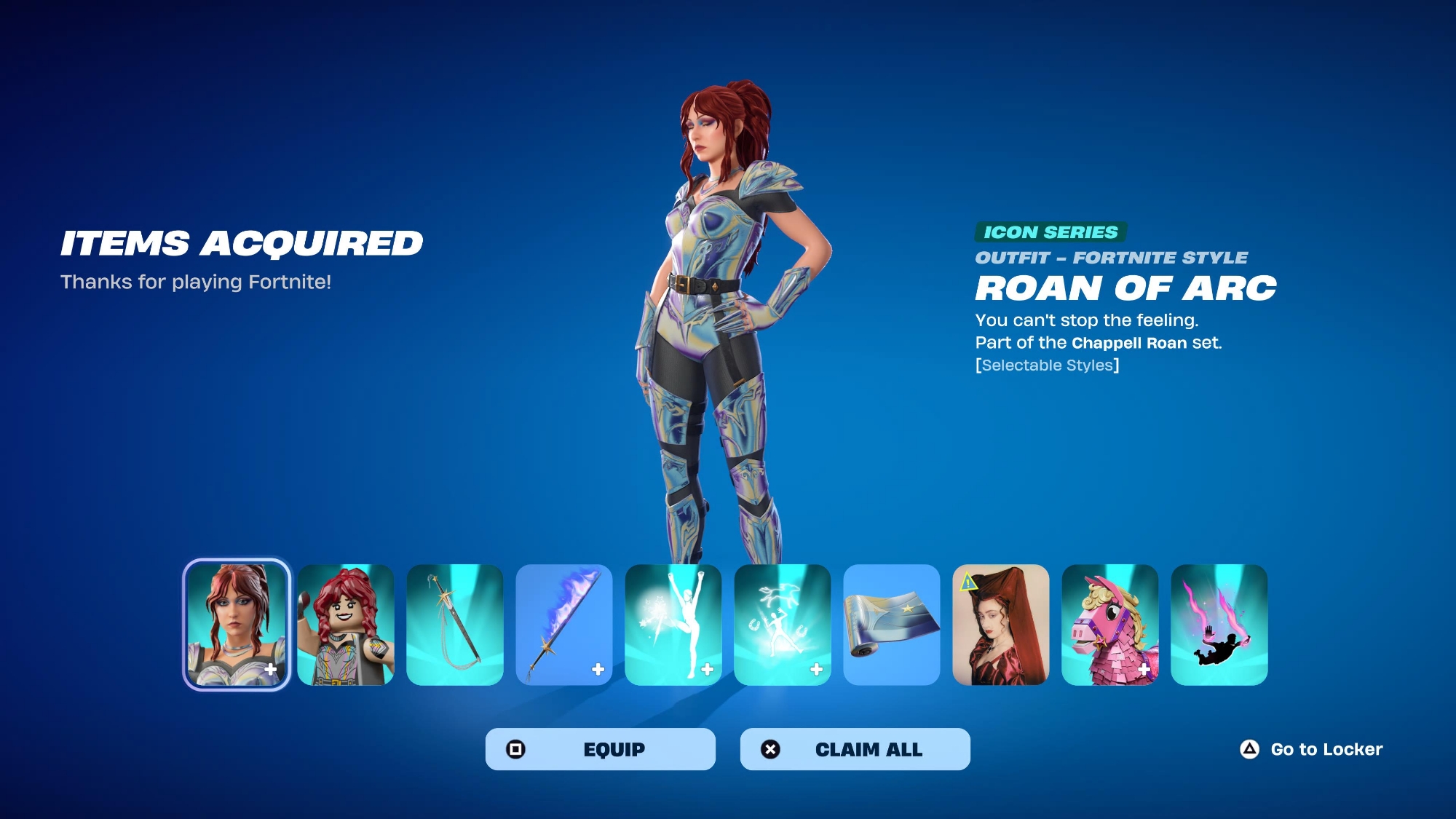
Task: Select the pink piñata pony thumbnail
Action: click(1110, 625)
